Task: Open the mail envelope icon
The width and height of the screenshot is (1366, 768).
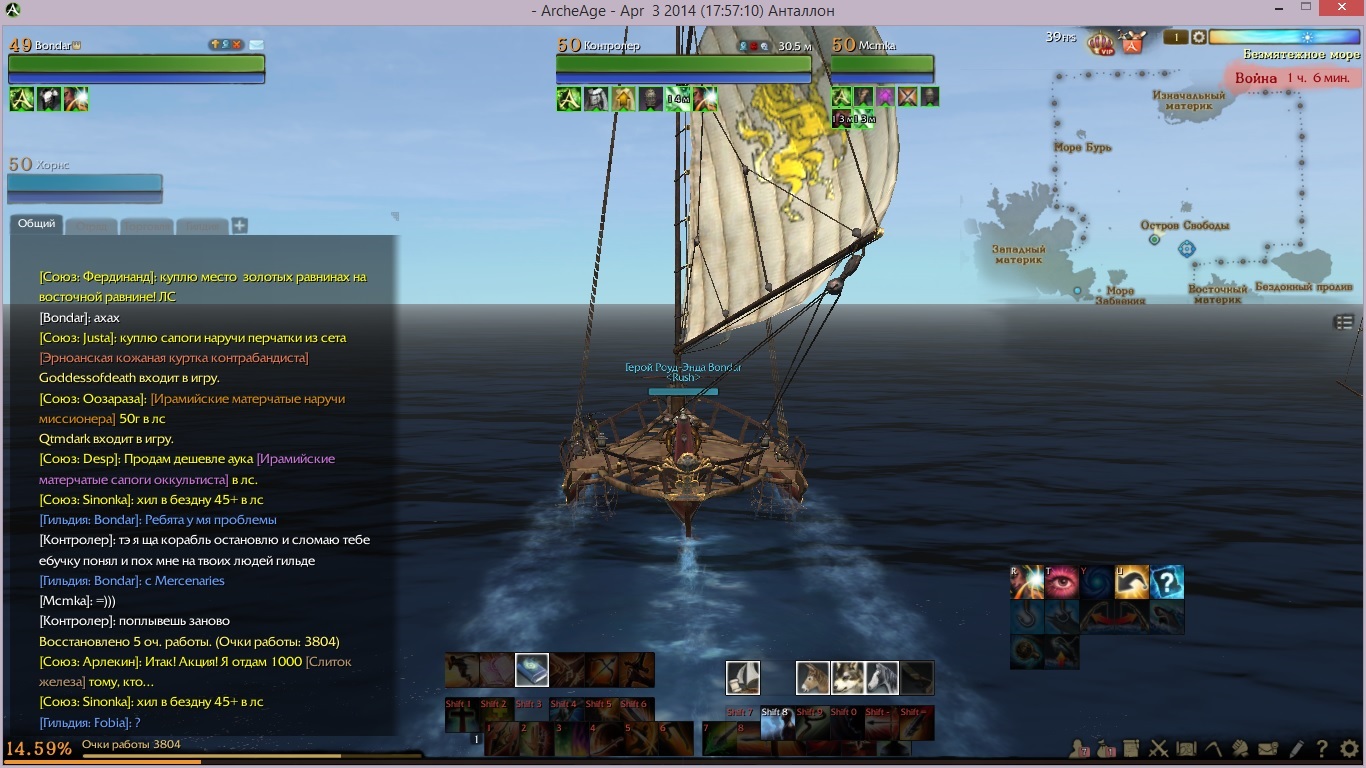Action: coord(1268,748)
